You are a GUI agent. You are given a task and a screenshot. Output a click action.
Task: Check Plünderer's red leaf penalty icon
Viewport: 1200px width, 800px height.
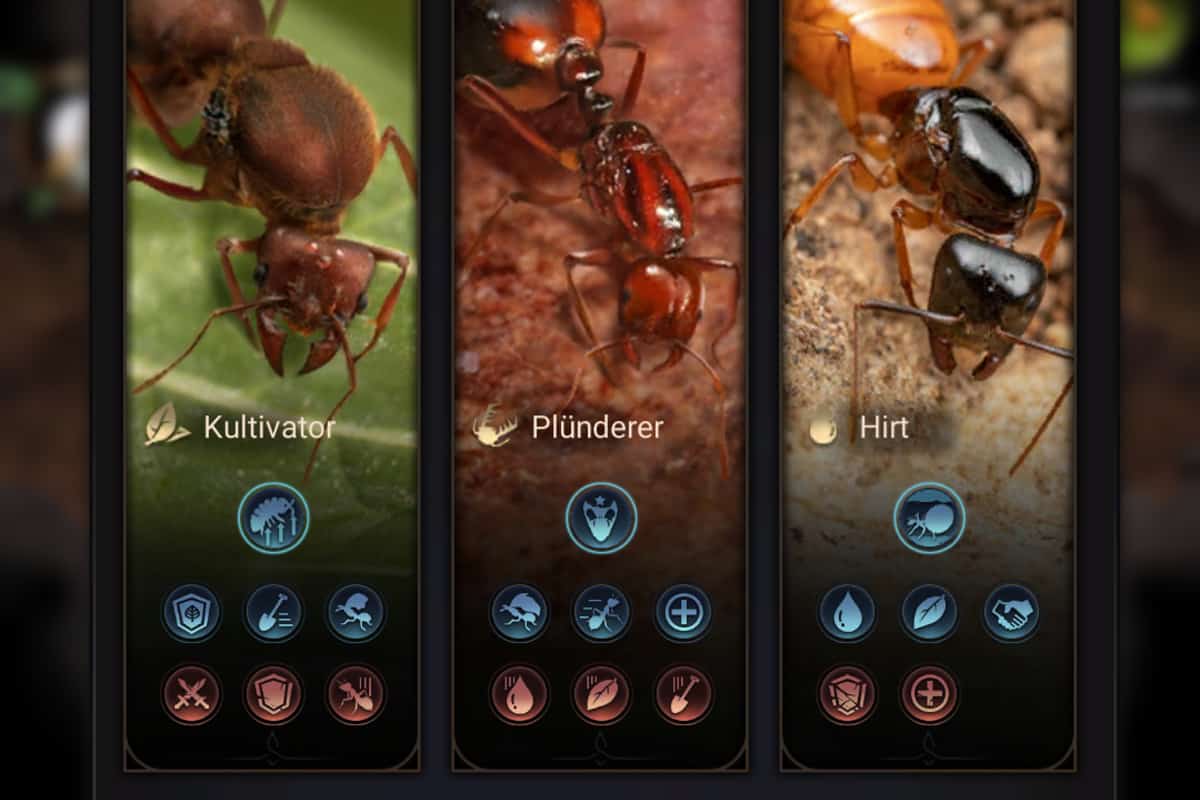601,693
